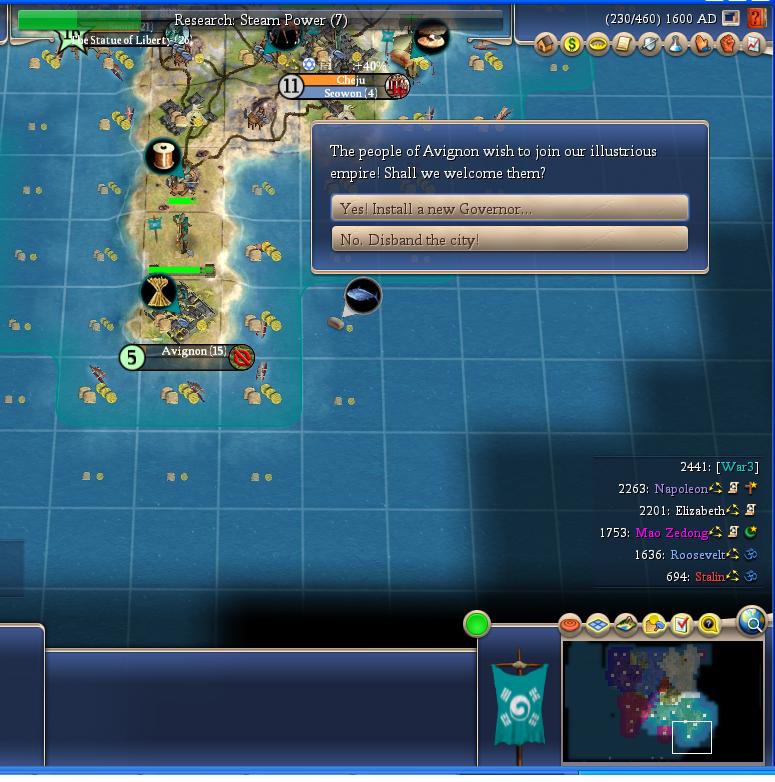Open the Religion Advisor praying hands icon
The height and width of the screenshot is (782, 775).
tap(702, 44)
